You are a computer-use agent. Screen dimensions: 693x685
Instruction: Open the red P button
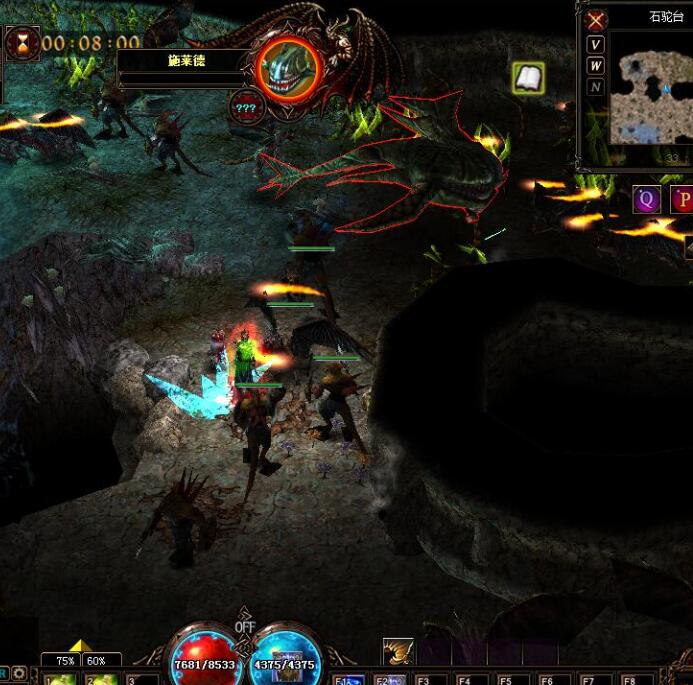[681, 199]
